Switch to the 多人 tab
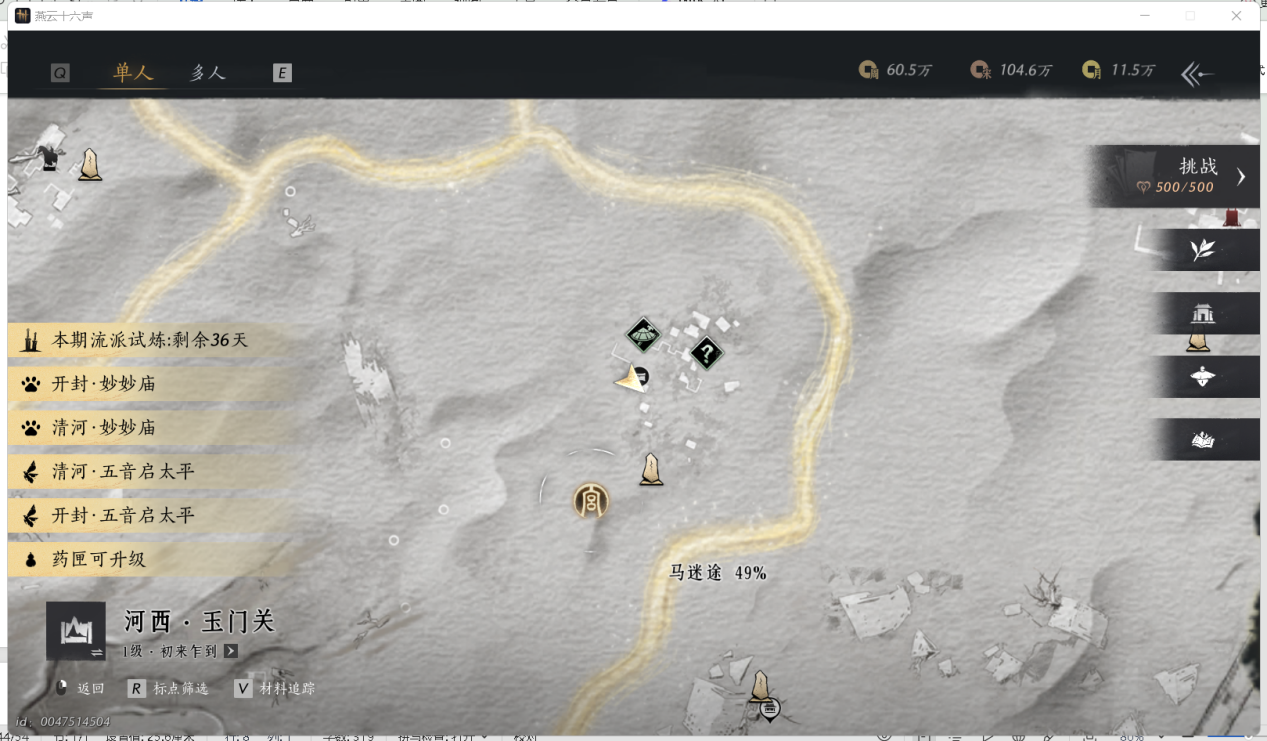1267x741 pixels. [x=208, y=73]
